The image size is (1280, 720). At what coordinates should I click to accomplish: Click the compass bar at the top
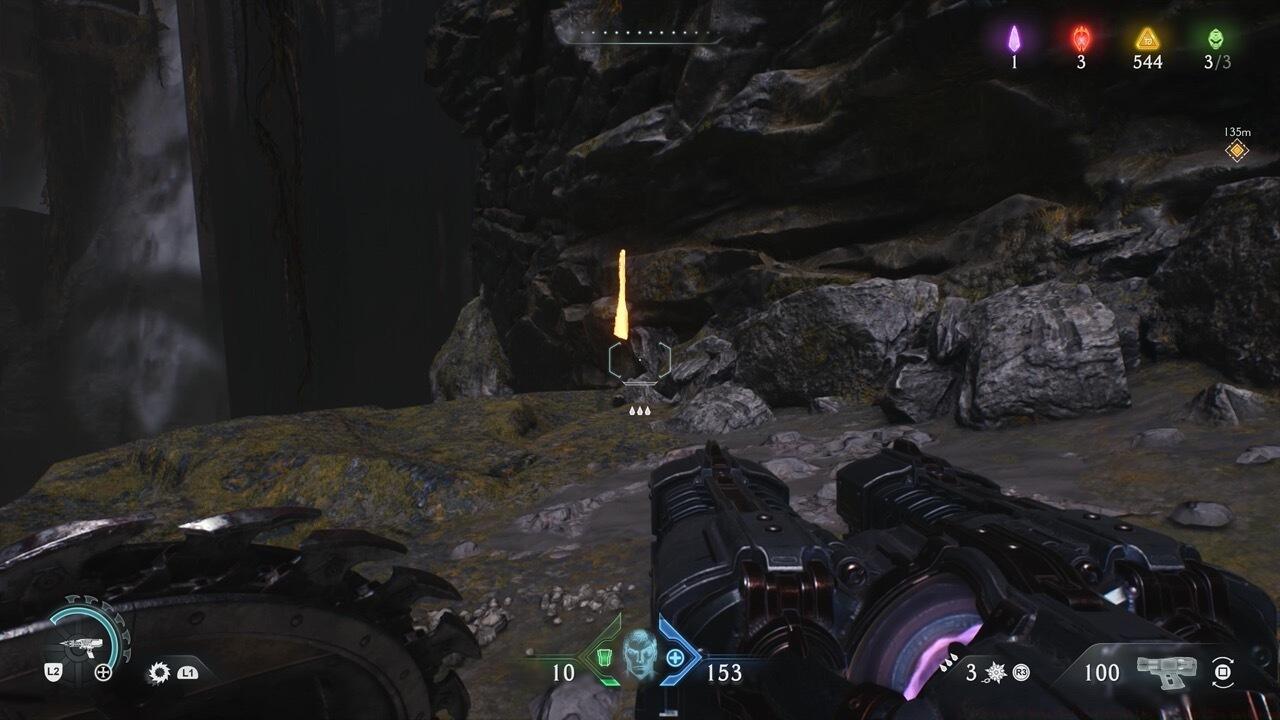(640, 34)
